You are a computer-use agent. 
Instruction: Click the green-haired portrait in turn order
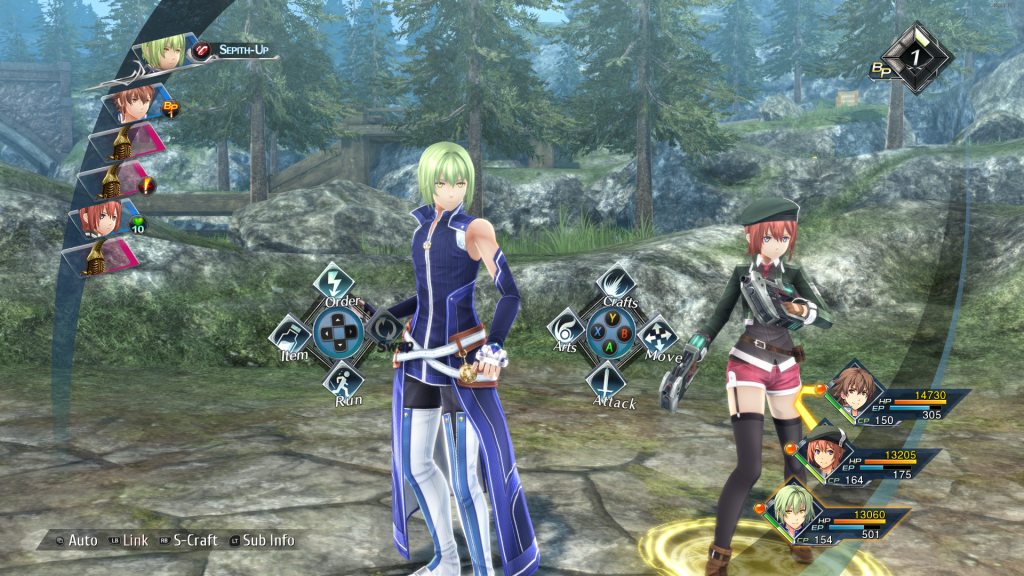pyautogui.click(x=164, y=53)
